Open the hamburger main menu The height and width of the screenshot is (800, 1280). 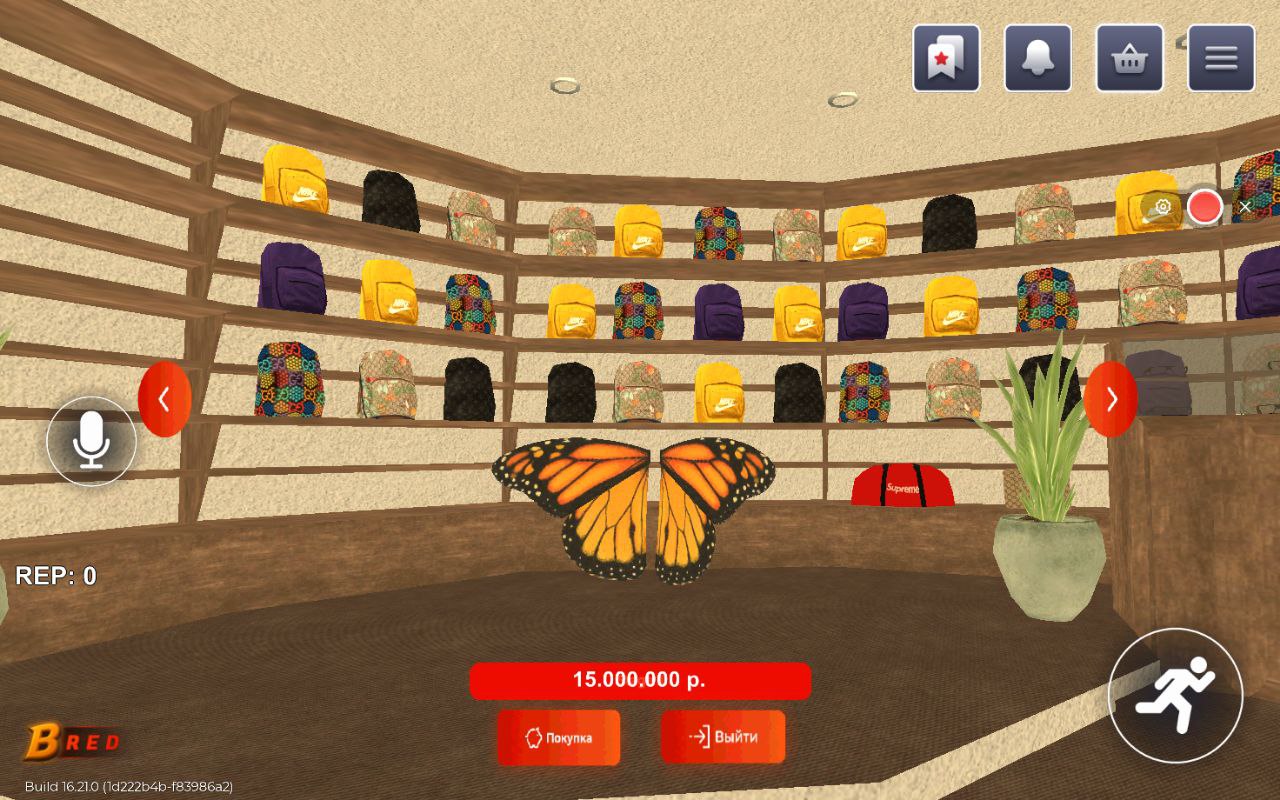1221,58
